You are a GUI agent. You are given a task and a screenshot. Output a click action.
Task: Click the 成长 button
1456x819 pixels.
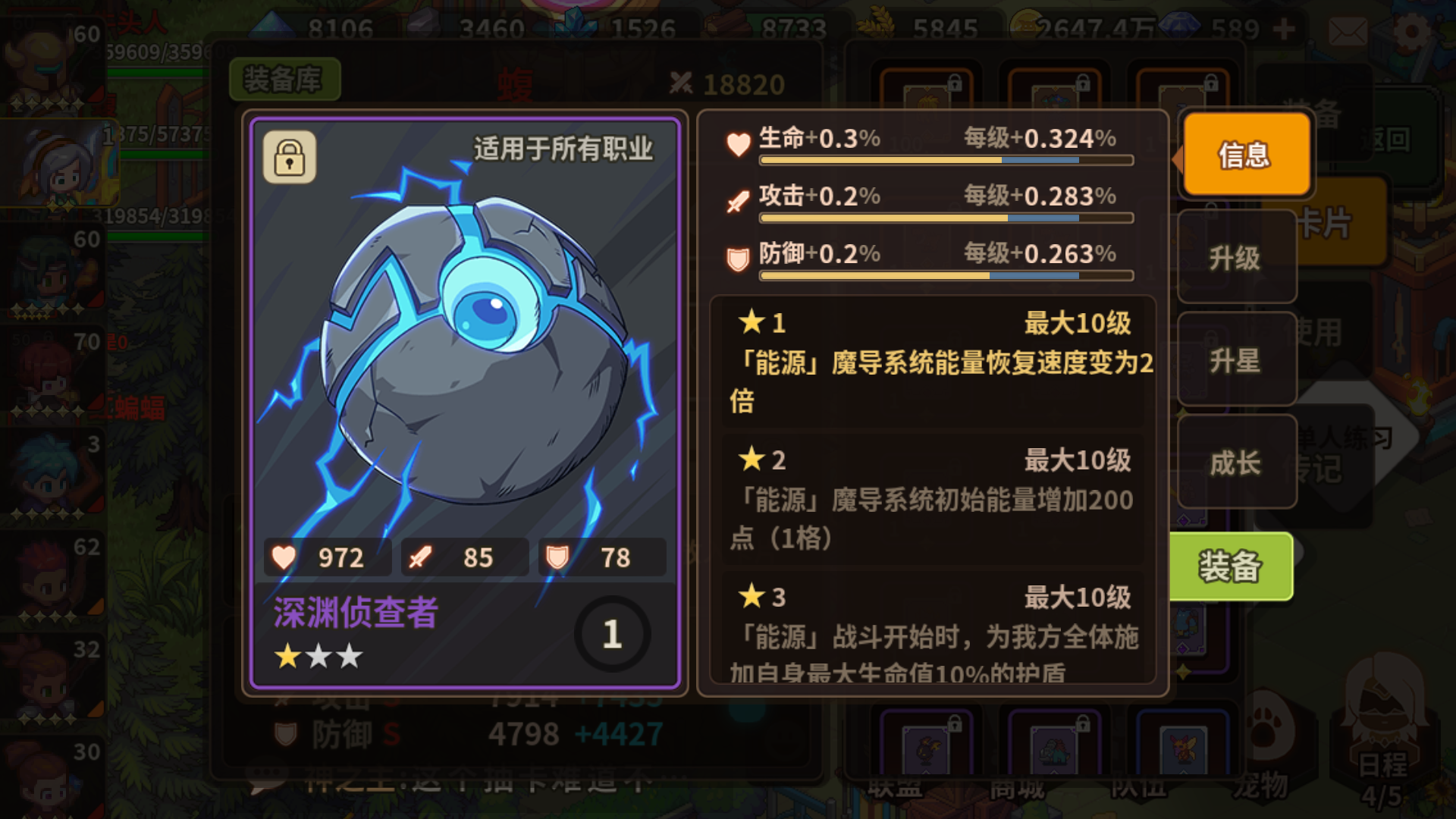(x=1237, y=463)
